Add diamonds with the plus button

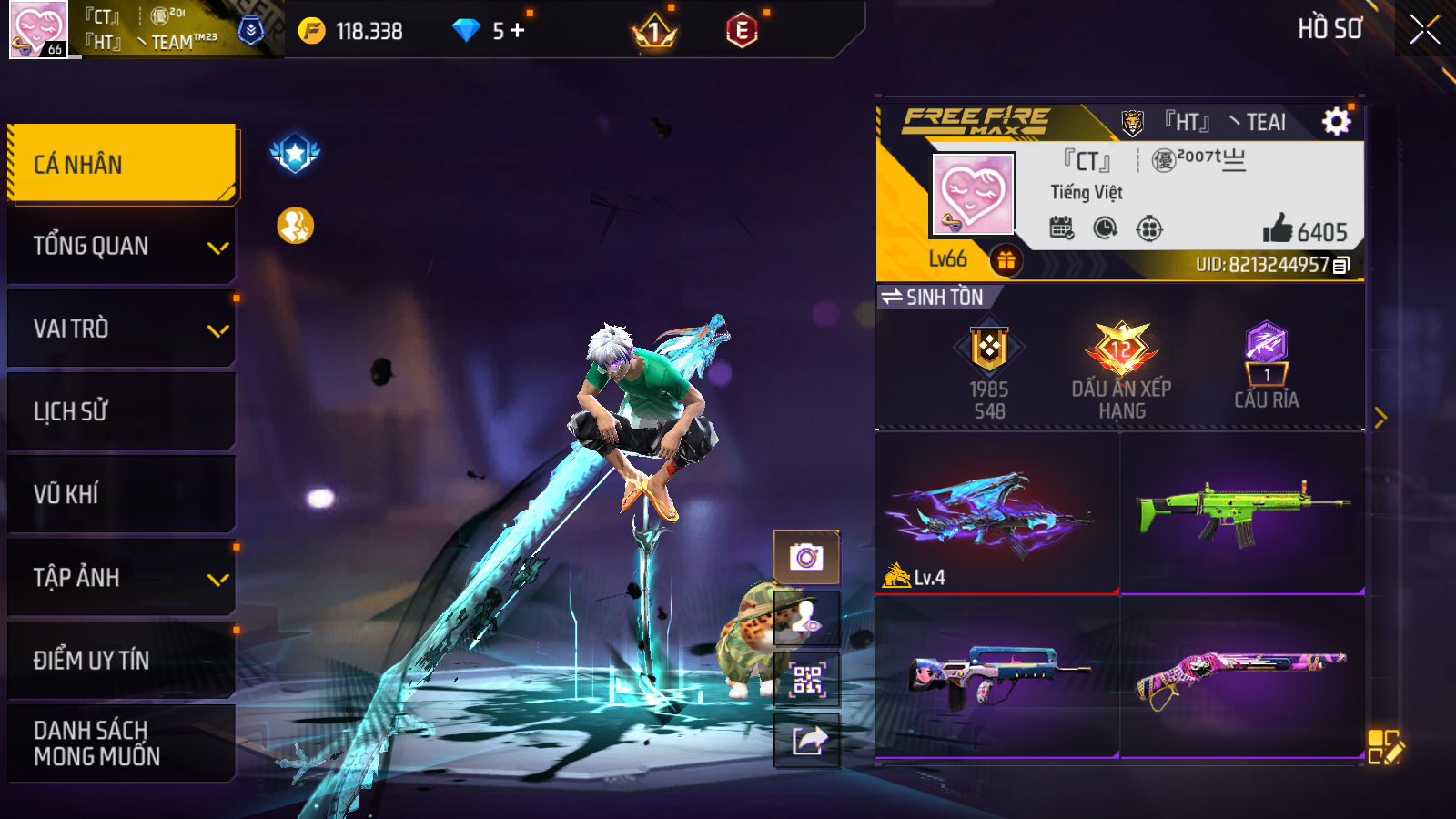[518, 31]
